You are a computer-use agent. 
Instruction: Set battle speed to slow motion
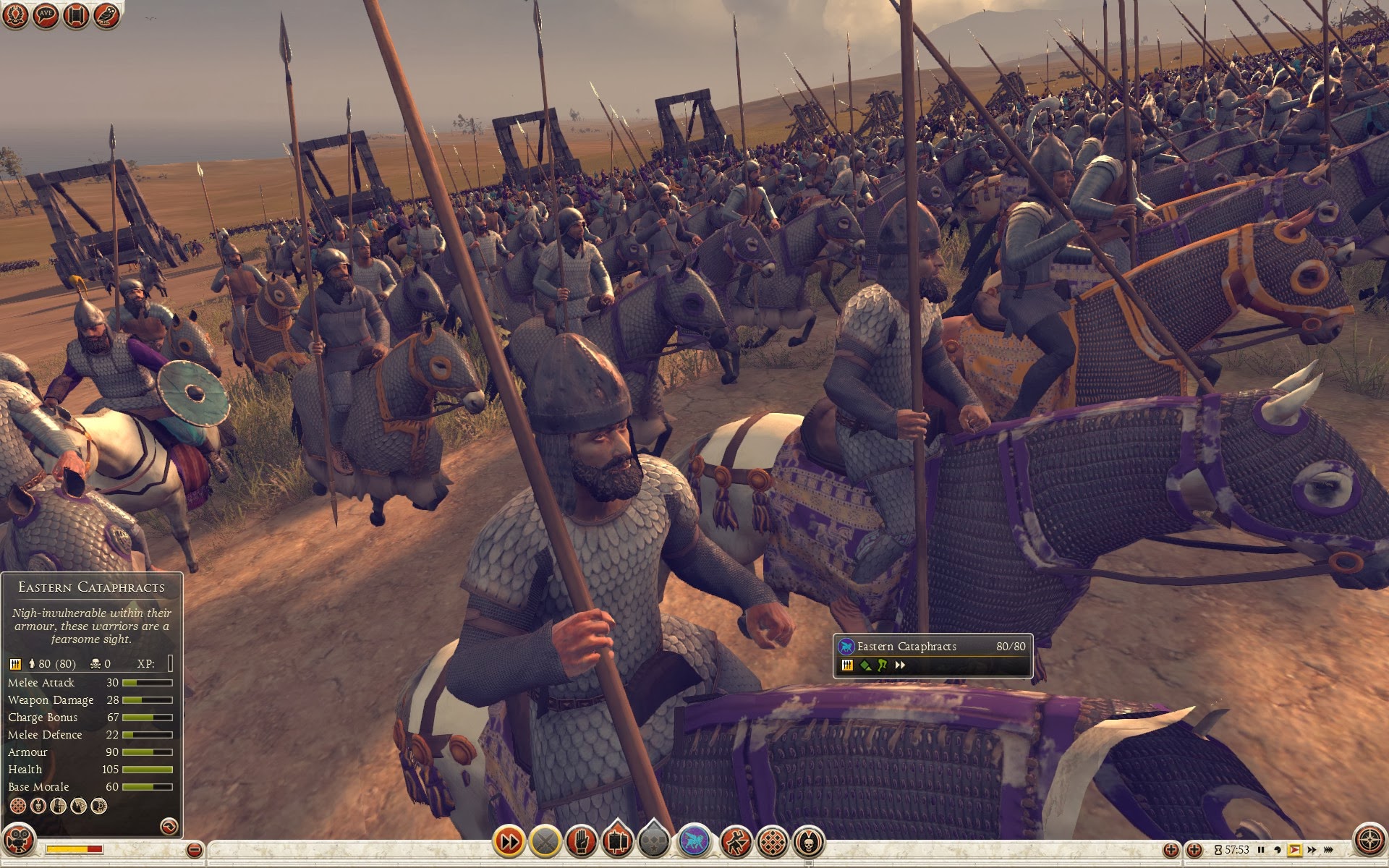[x=1278, y=850]
